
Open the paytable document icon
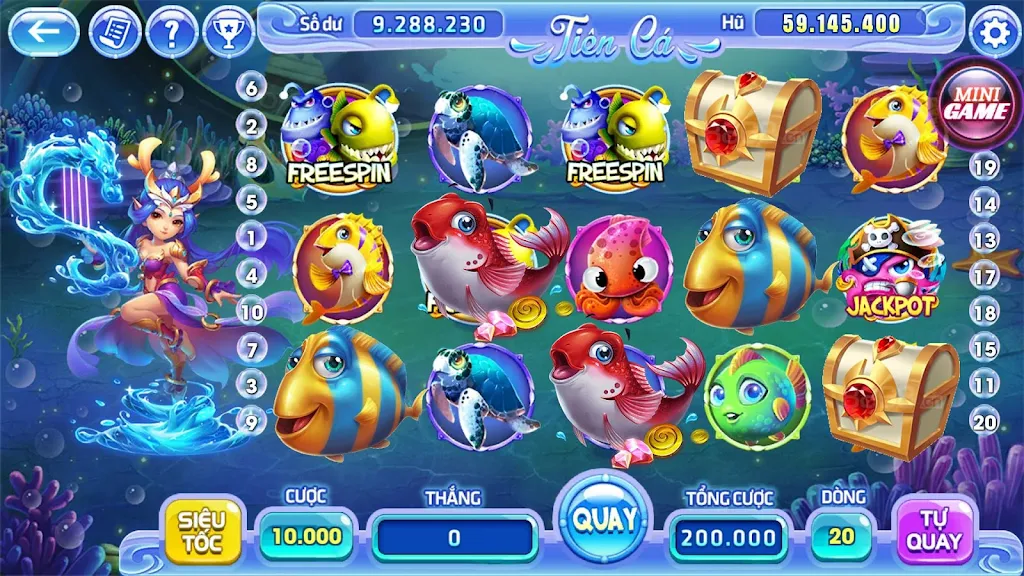tap(115, 33)
